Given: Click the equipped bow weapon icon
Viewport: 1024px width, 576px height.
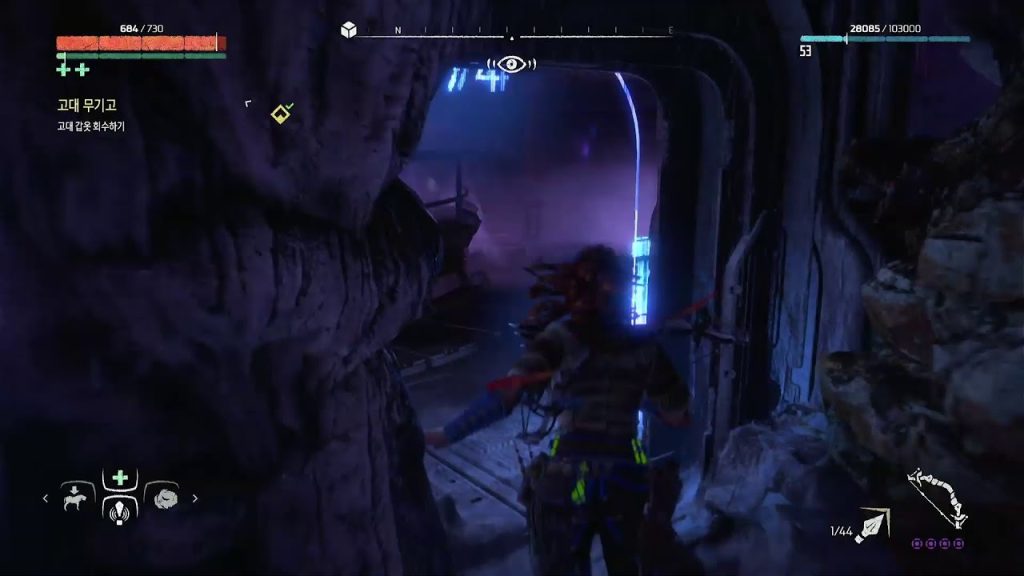Looking at the screenshot, I should coord(937,500).
